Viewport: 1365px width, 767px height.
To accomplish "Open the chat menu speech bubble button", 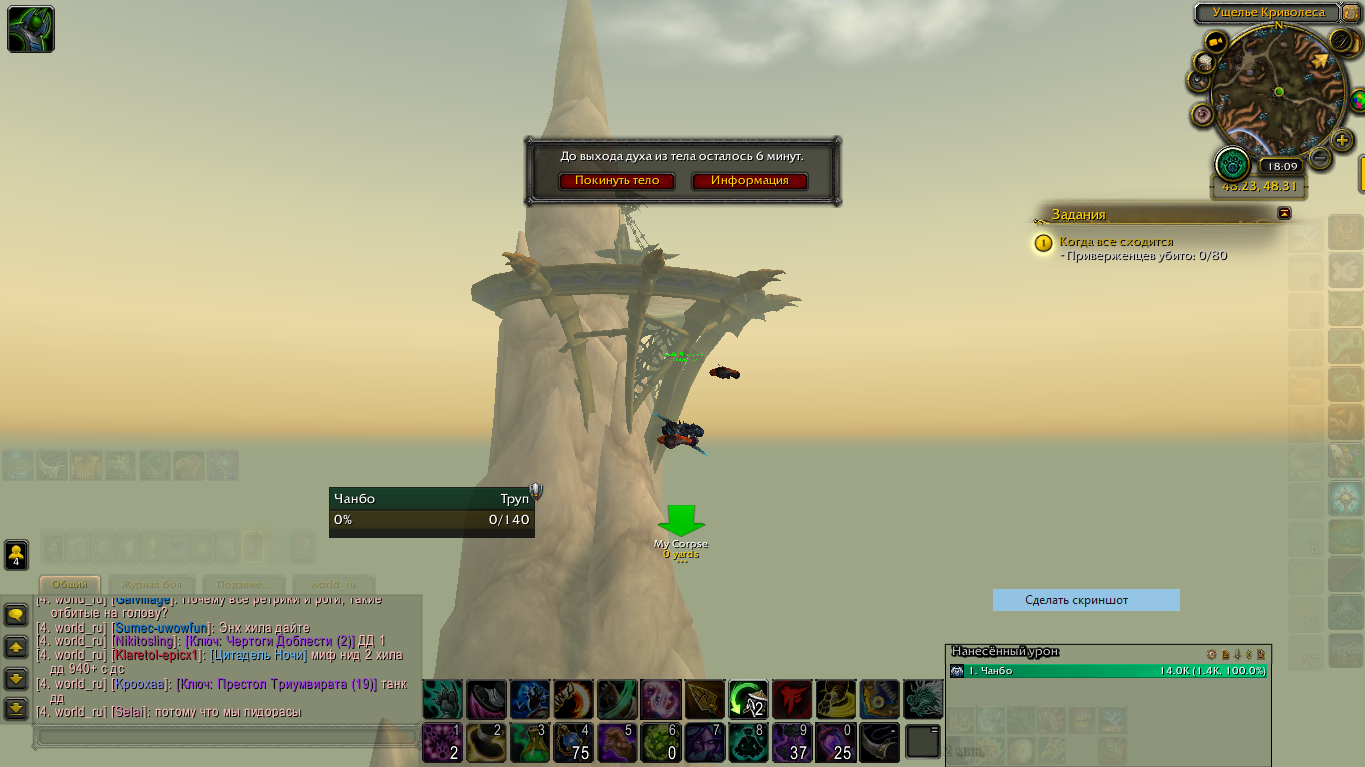I will point(16,615).
